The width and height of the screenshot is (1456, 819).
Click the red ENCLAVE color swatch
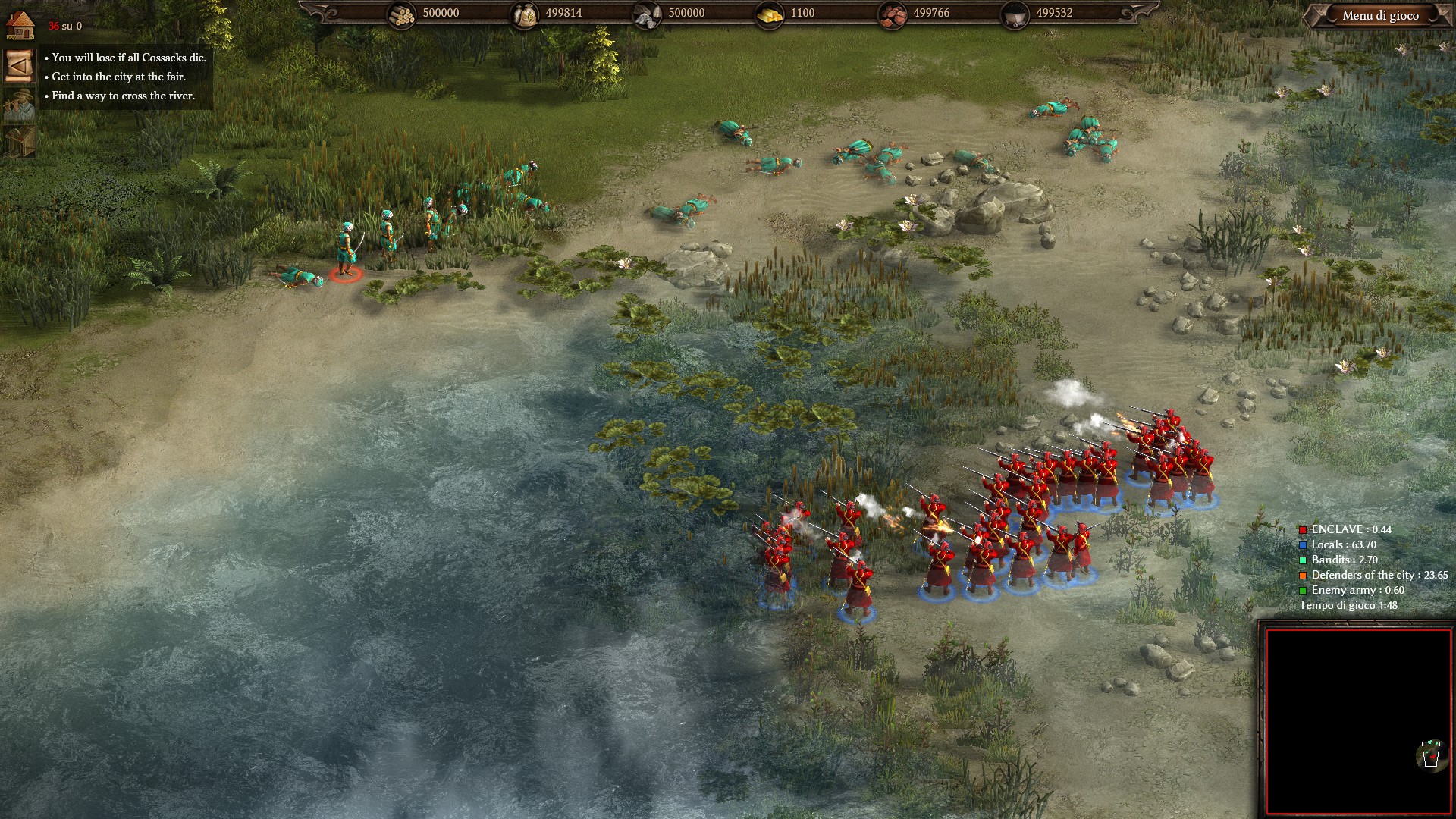point(1301,529)
